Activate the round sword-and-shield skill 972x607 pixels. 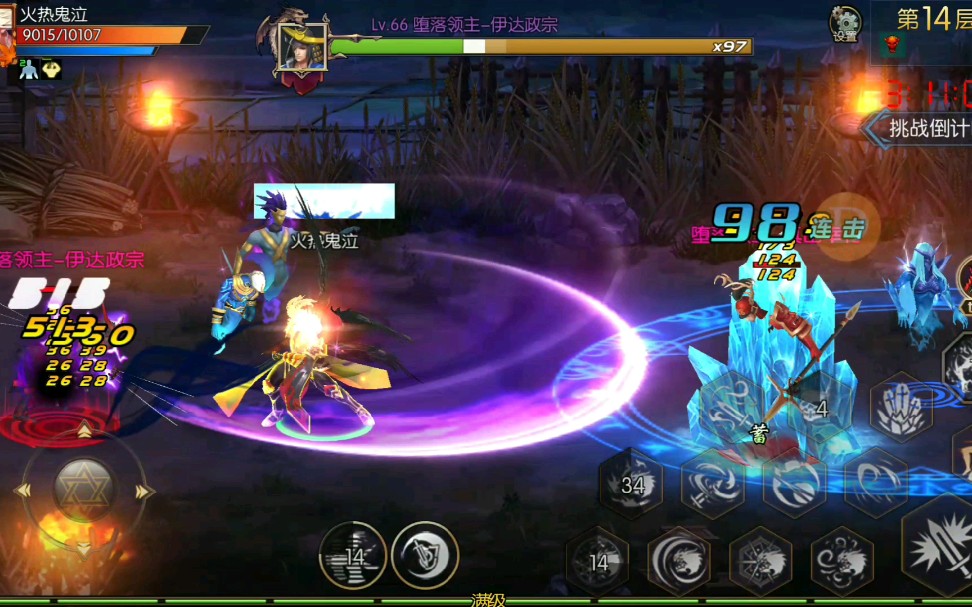point(425,555)
